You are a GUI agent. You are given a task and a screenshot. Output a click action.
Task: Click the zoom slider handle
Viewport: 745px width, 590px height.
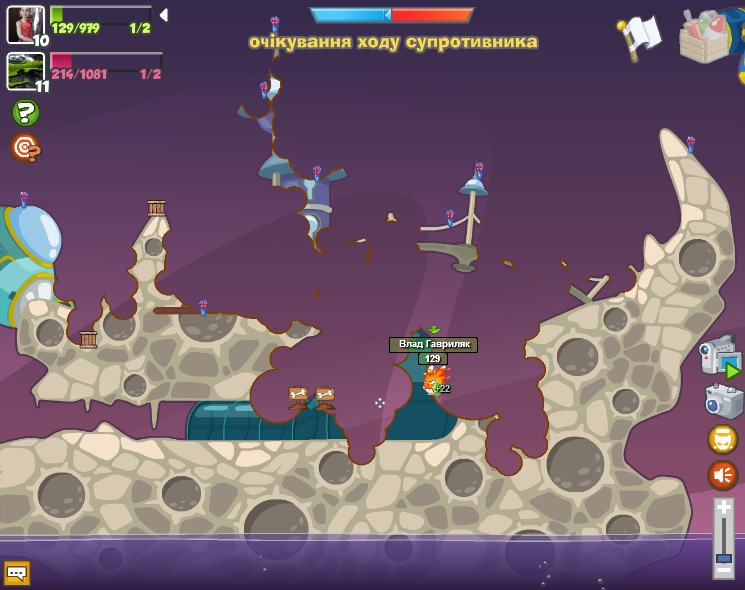click(724, 558)
